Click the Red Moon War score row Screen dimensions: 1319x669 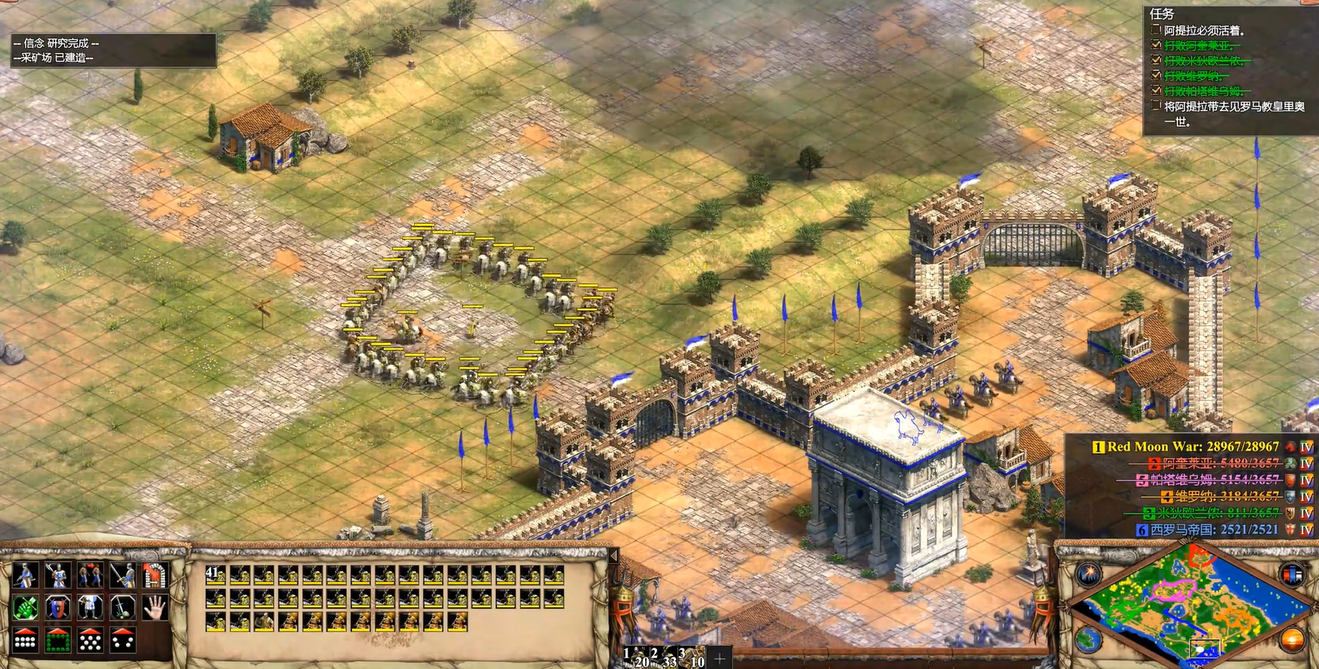coord(1200,446)
